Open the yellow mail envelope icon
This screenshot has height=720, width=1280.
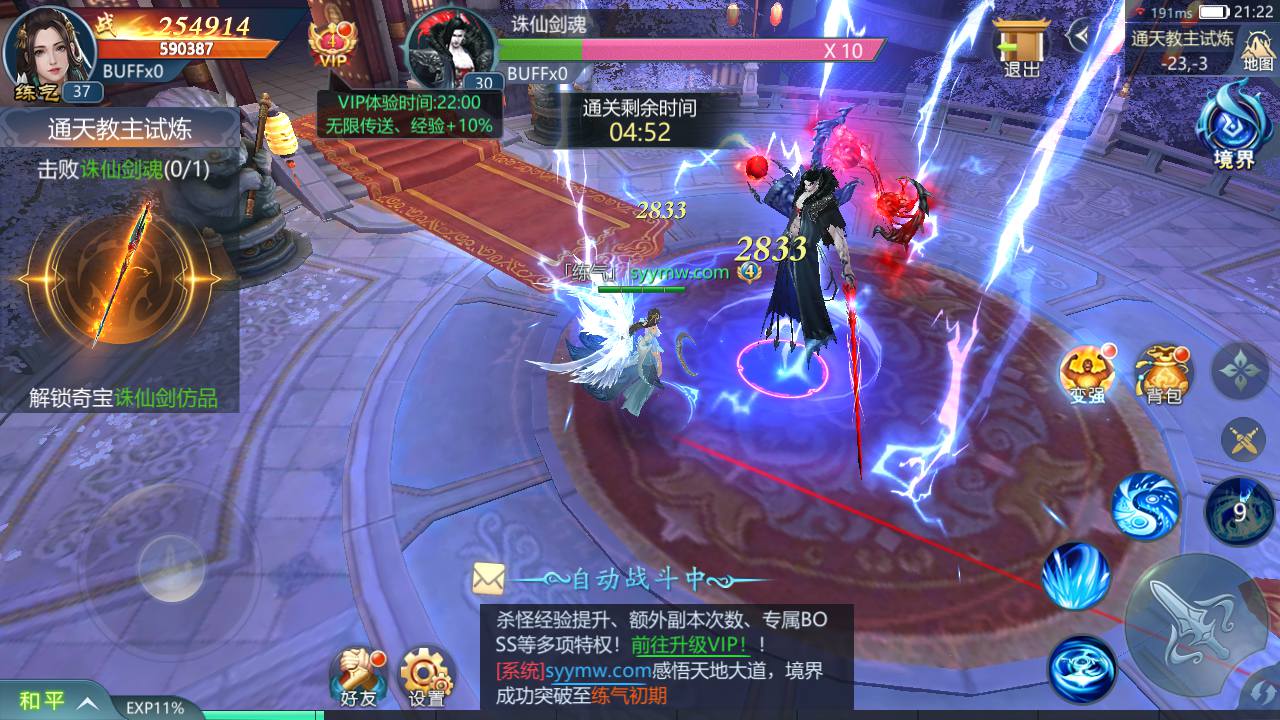(x=487, y=576)
